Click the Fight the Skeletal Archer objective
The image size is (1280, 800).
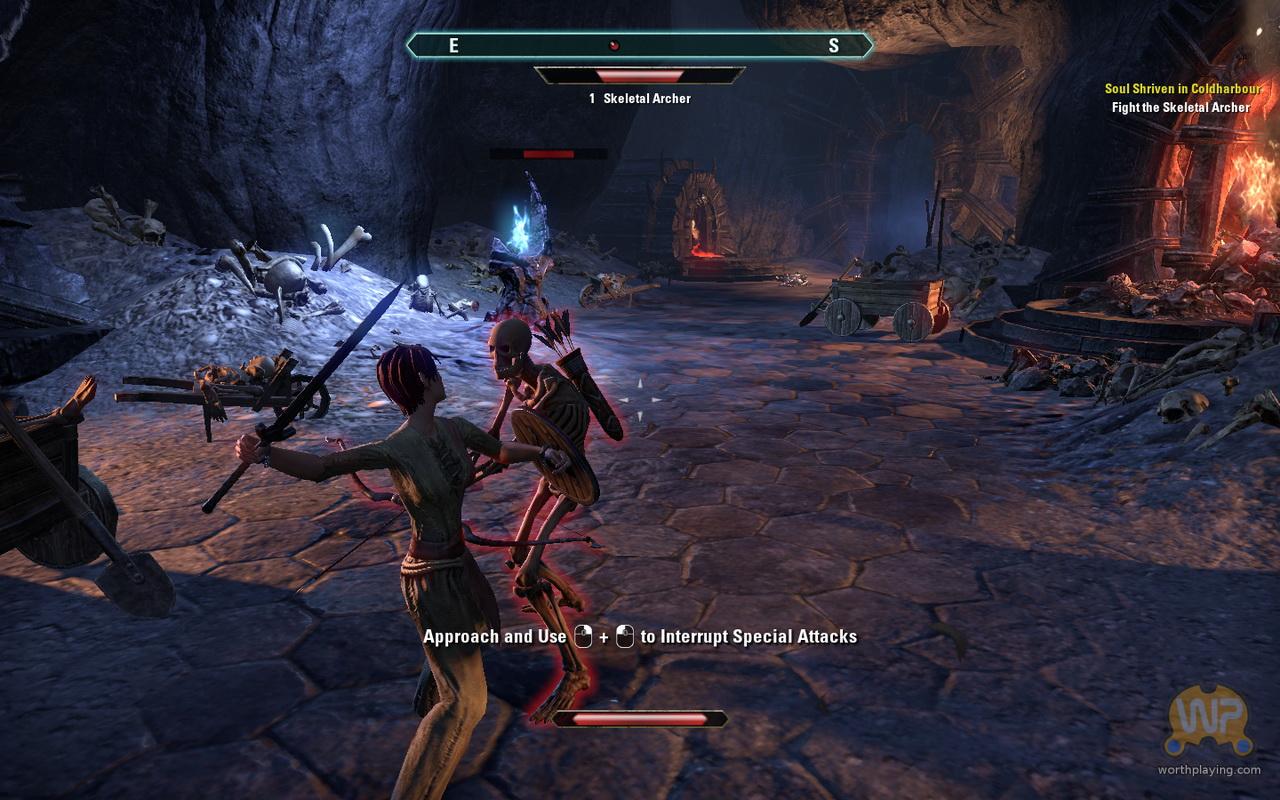click(x=1180, y=107)
